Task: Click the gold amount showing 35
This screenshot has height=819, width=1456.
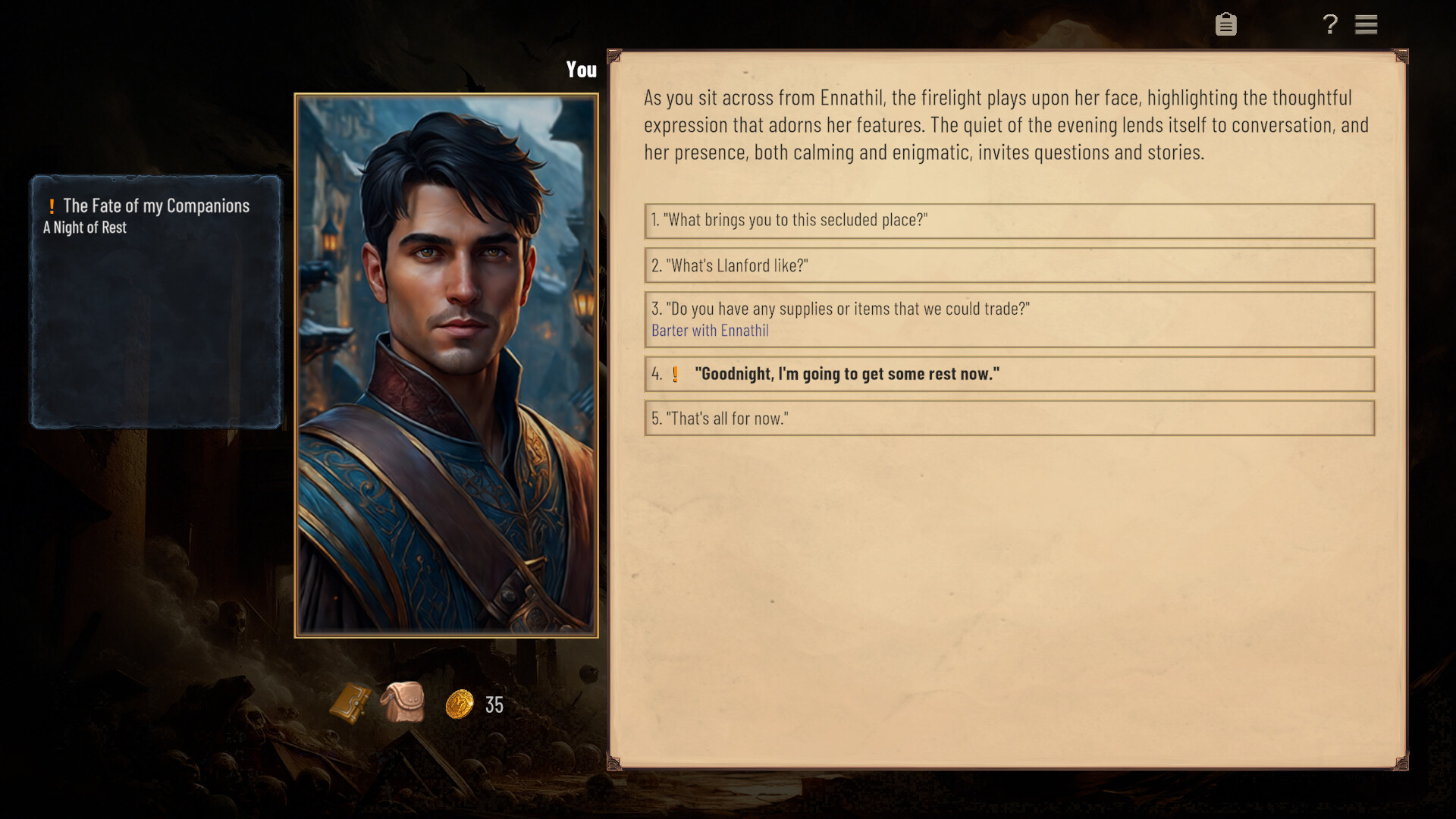Action: pos(494,705)
